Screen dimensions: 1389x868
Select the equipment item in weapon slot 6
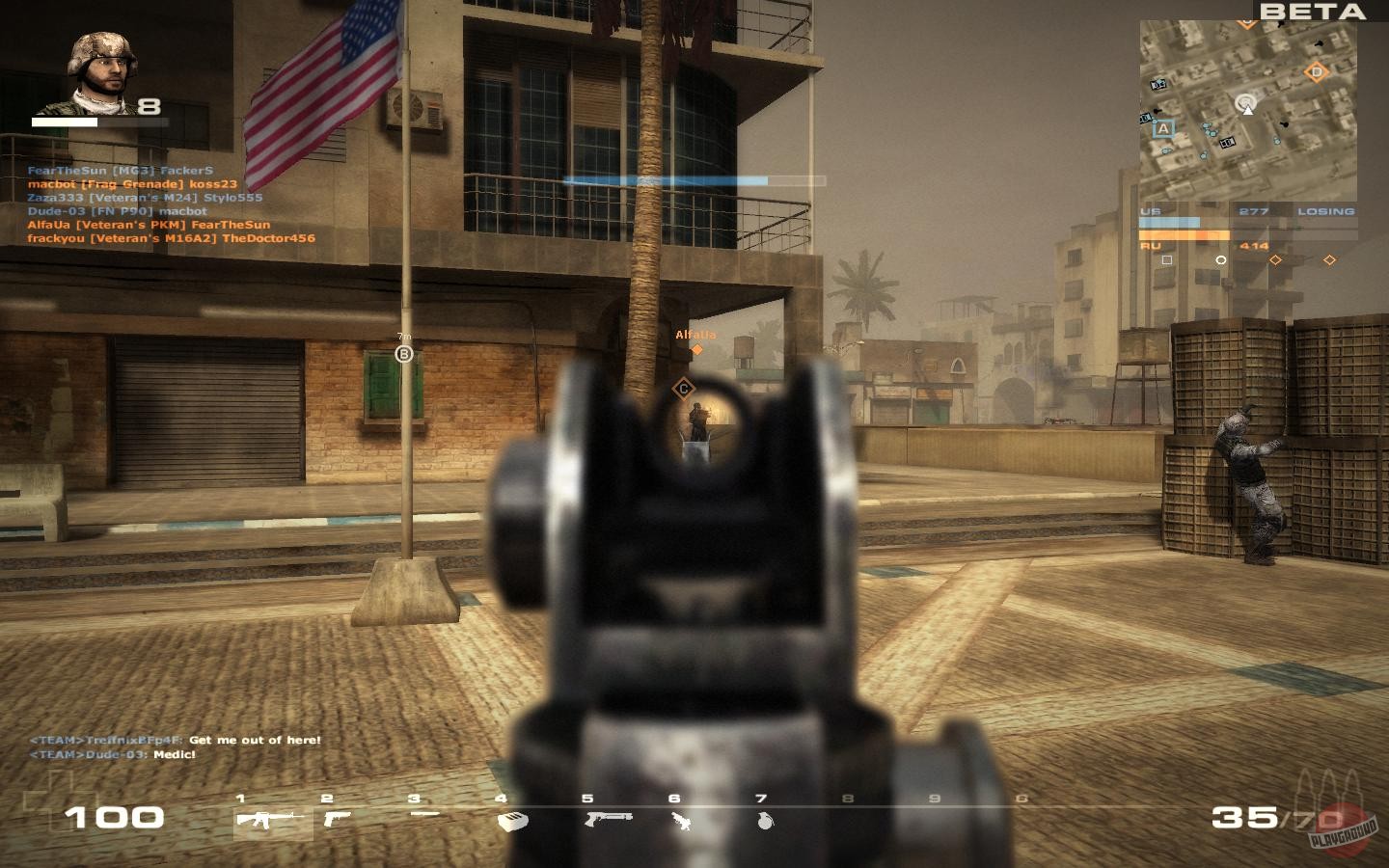click(681, 820)
